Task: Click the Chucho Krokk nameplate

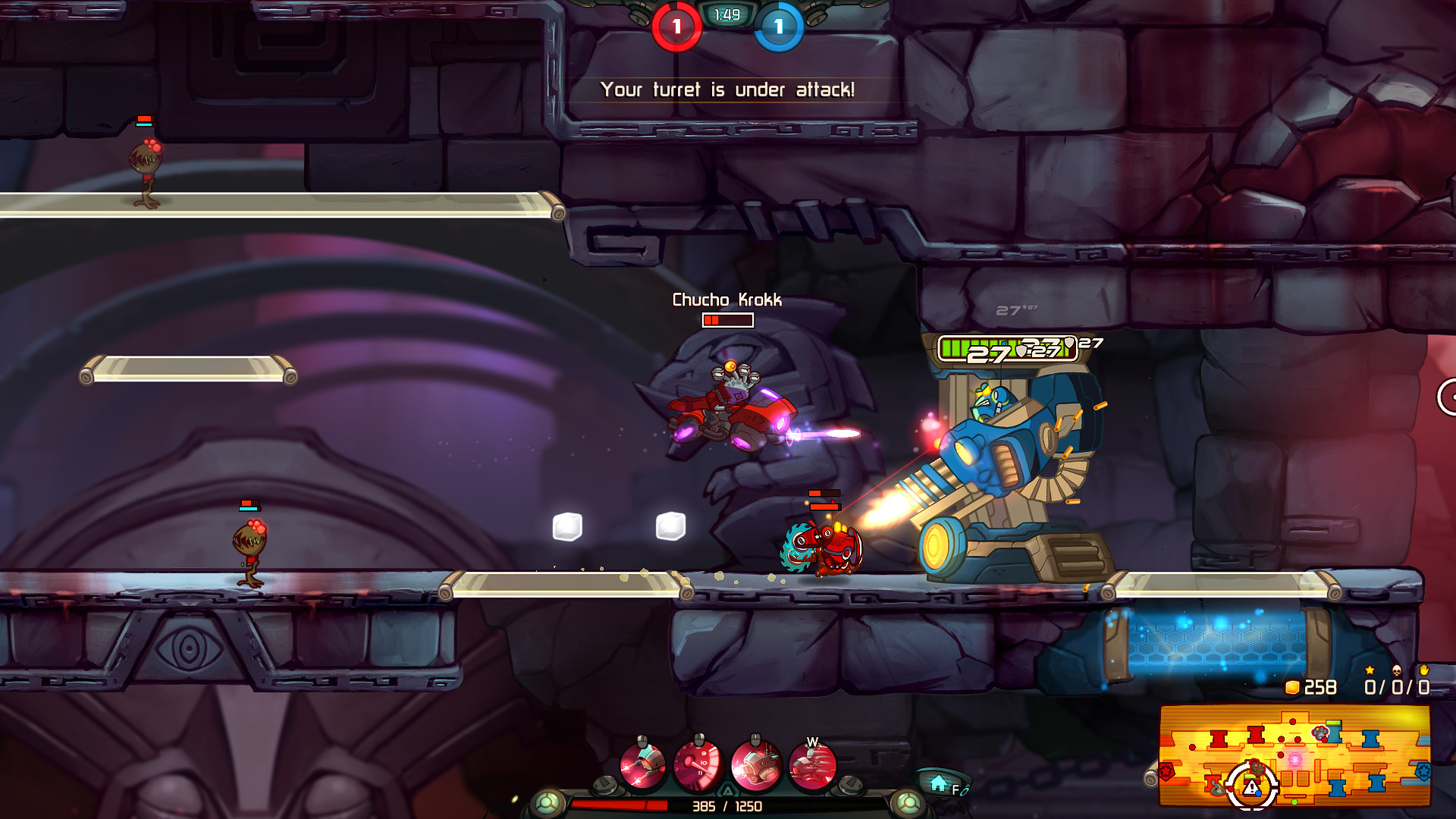Action: click(x=726, y=300)
